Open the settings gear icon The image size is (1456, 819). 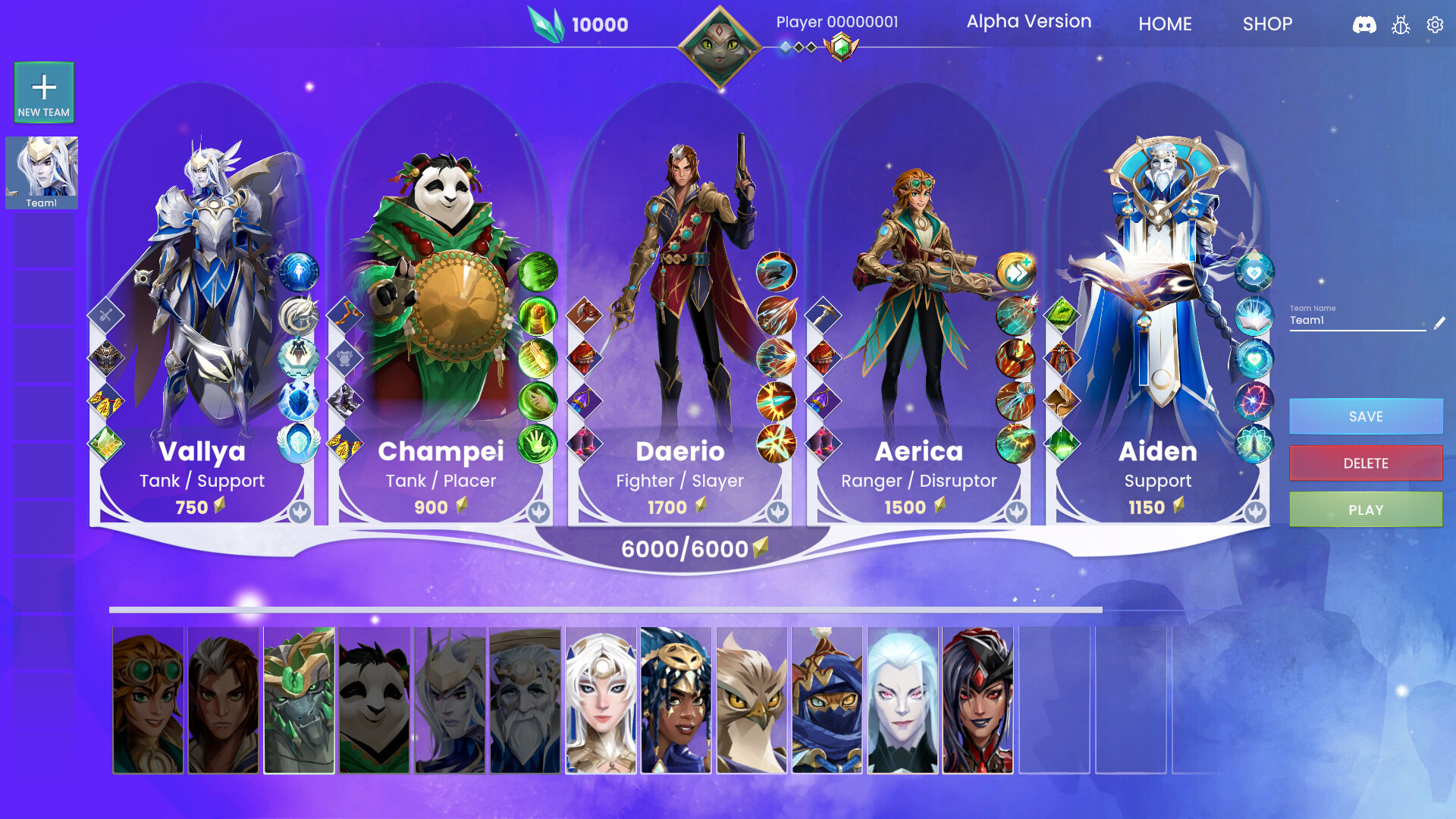click(1435, 24)
